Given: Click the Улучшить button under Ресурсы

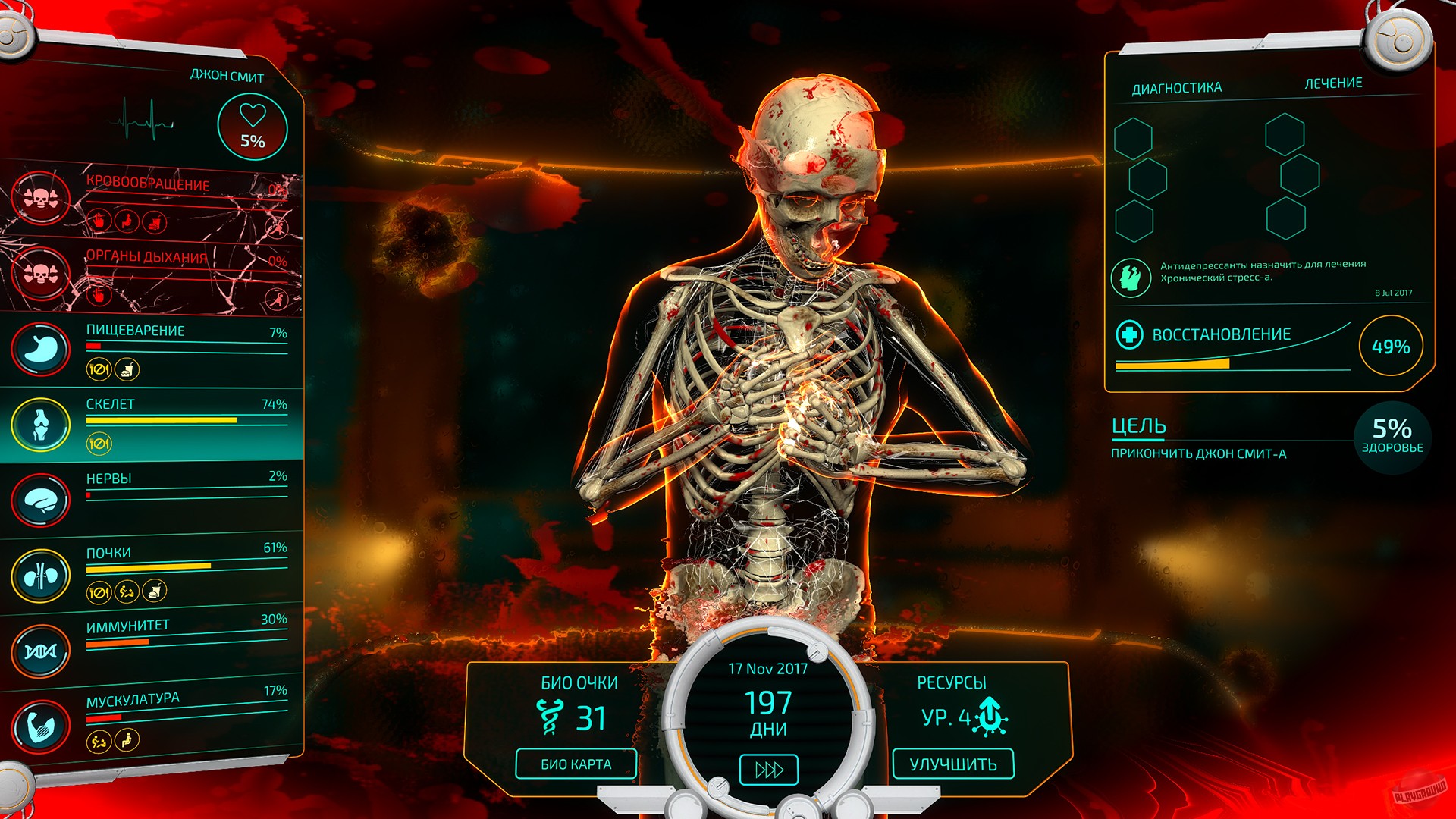Looking at the screenshot, I should pos(952,765).
